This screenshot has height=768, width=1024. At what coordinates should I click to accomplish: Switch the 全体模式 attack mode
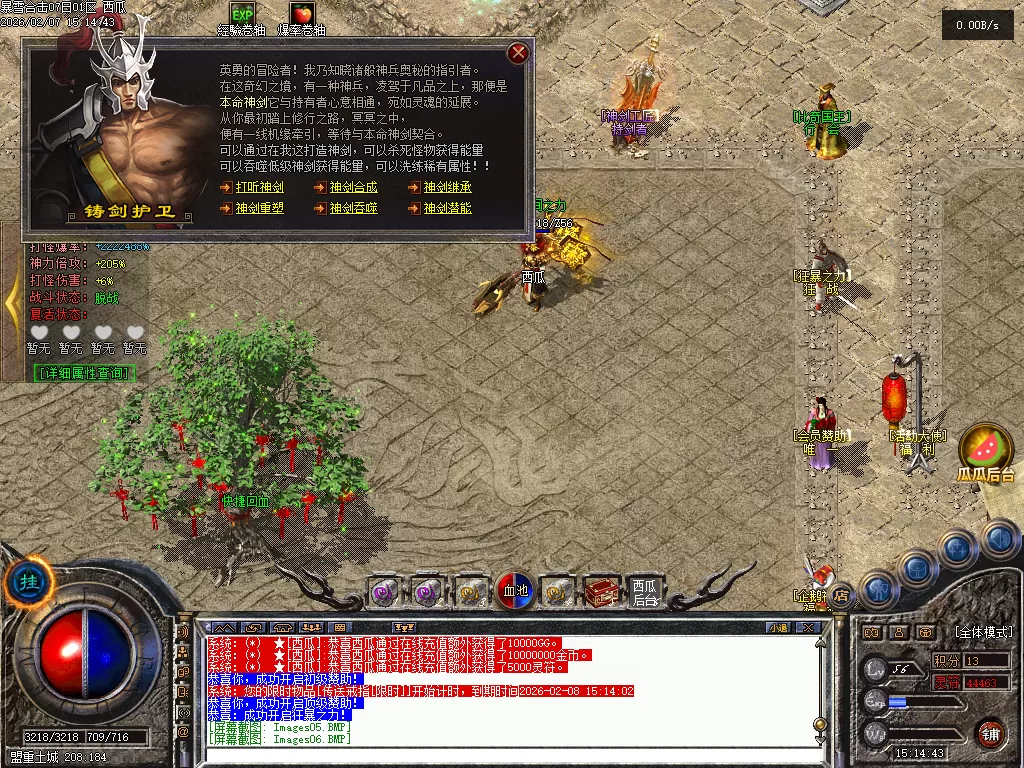(983, 632)
